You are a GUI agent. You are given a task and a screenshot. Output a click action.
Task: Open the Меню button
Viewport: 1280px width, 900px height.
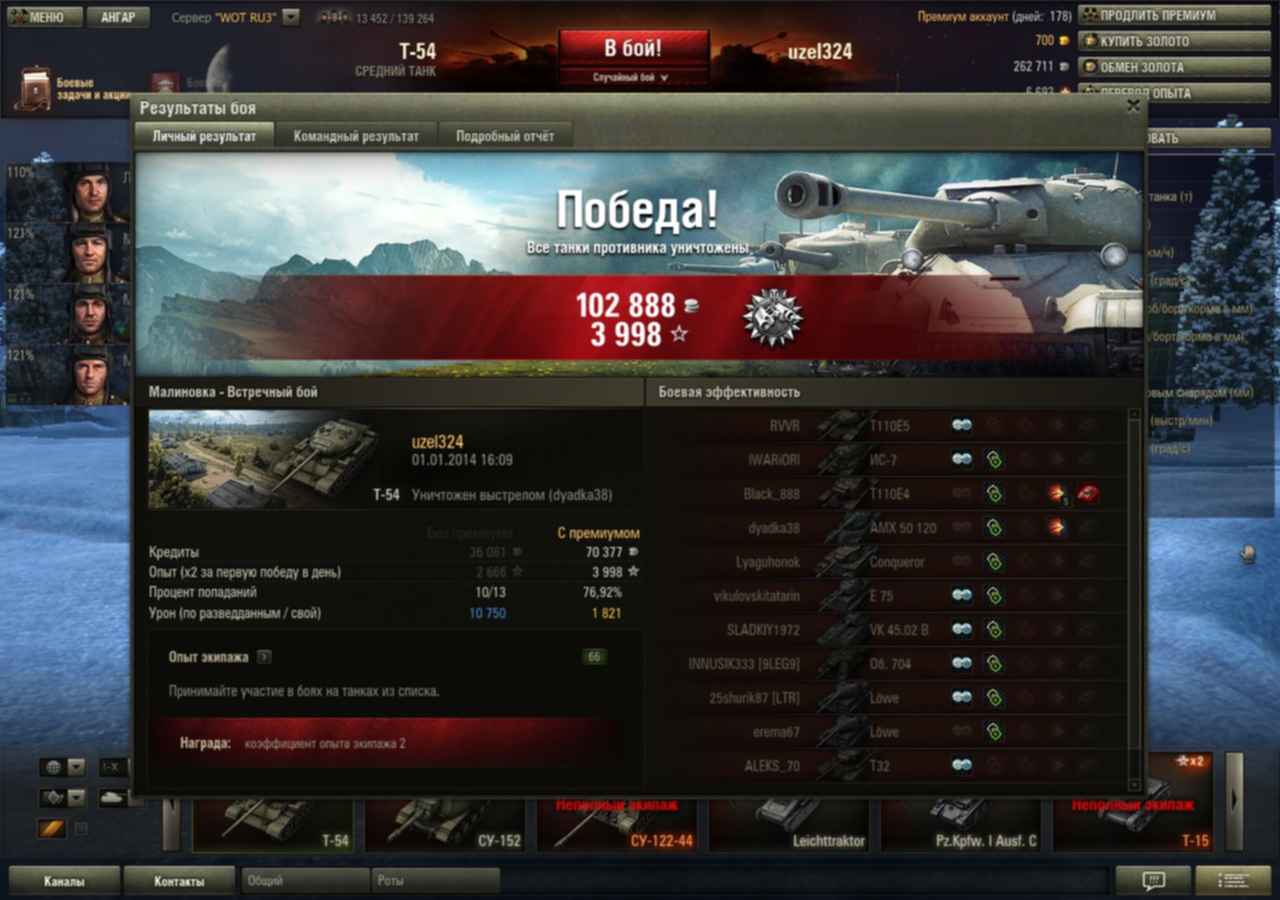tap(41, 17)
